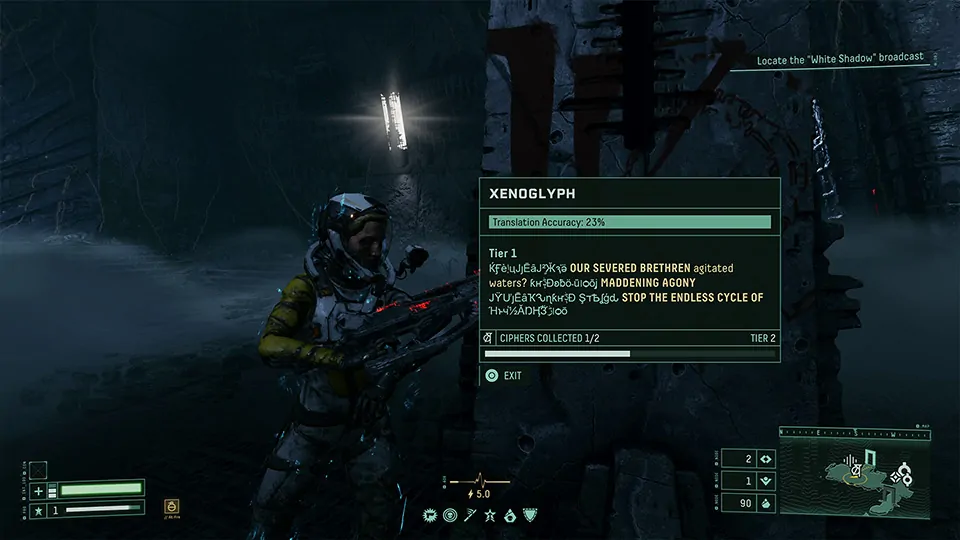Select the shield-shaped artifact icon
Screen dimensions: 960x540
point(529,515)
